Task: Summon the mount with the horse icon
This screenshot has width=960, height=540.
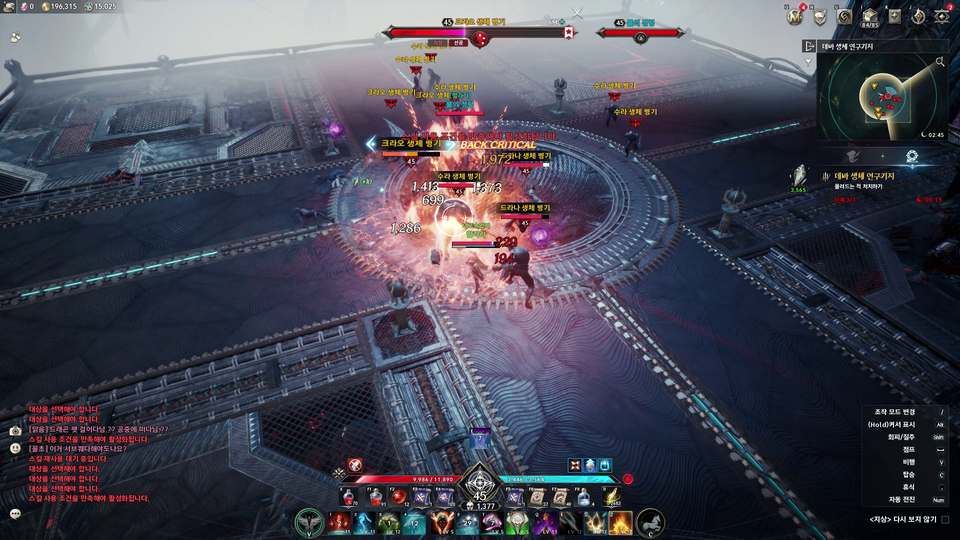Action: [x=650, y=522]
